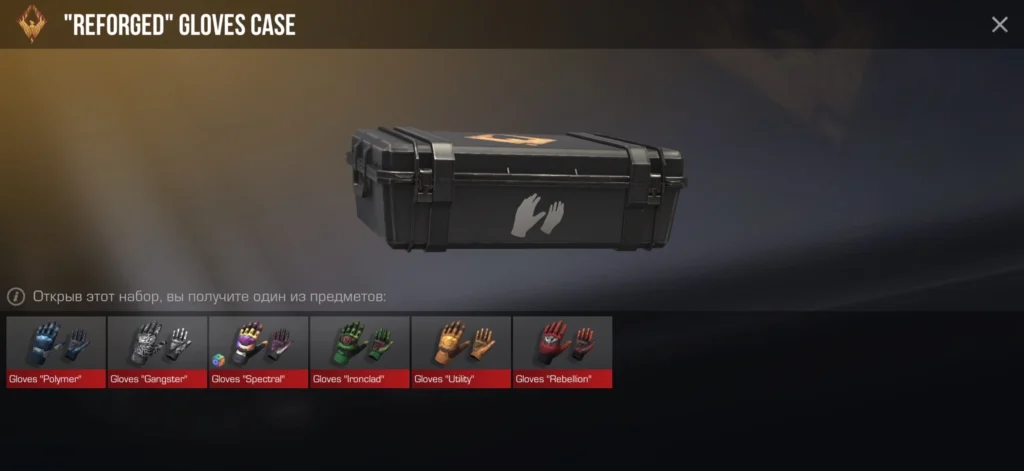Open the orange Gloves "Utility" tile
The image size is (1024, 471).
(x=461, y=352)
